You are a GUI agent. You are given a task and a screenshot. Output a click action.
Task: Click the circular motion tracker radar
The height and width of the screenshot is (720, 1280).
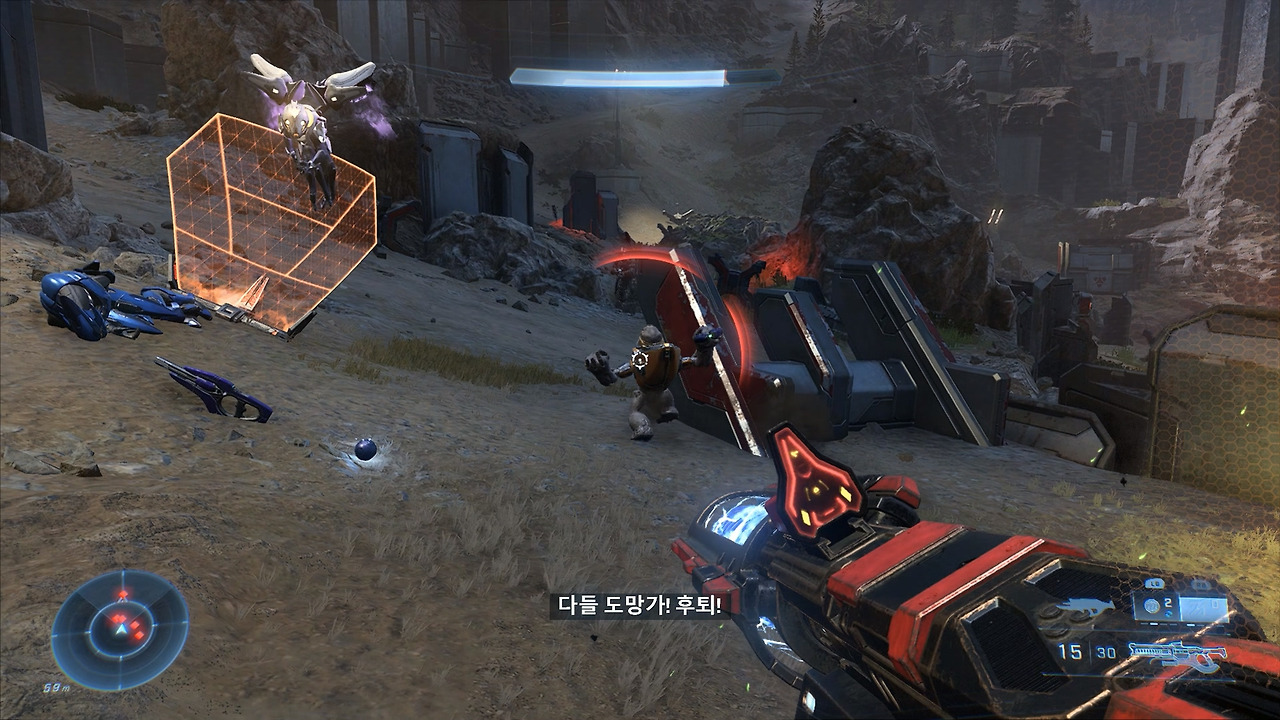pos(119,630)
